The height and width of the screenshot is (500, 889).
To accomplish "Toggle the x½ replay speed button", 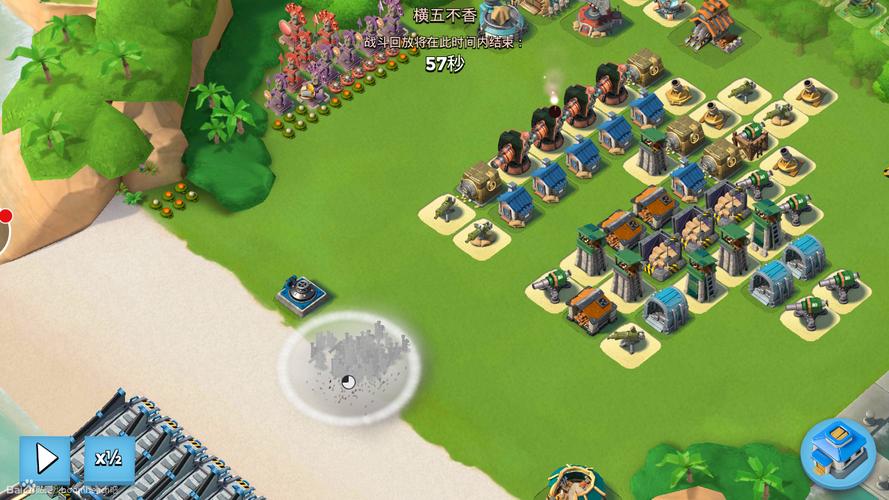I will (108, 459).
